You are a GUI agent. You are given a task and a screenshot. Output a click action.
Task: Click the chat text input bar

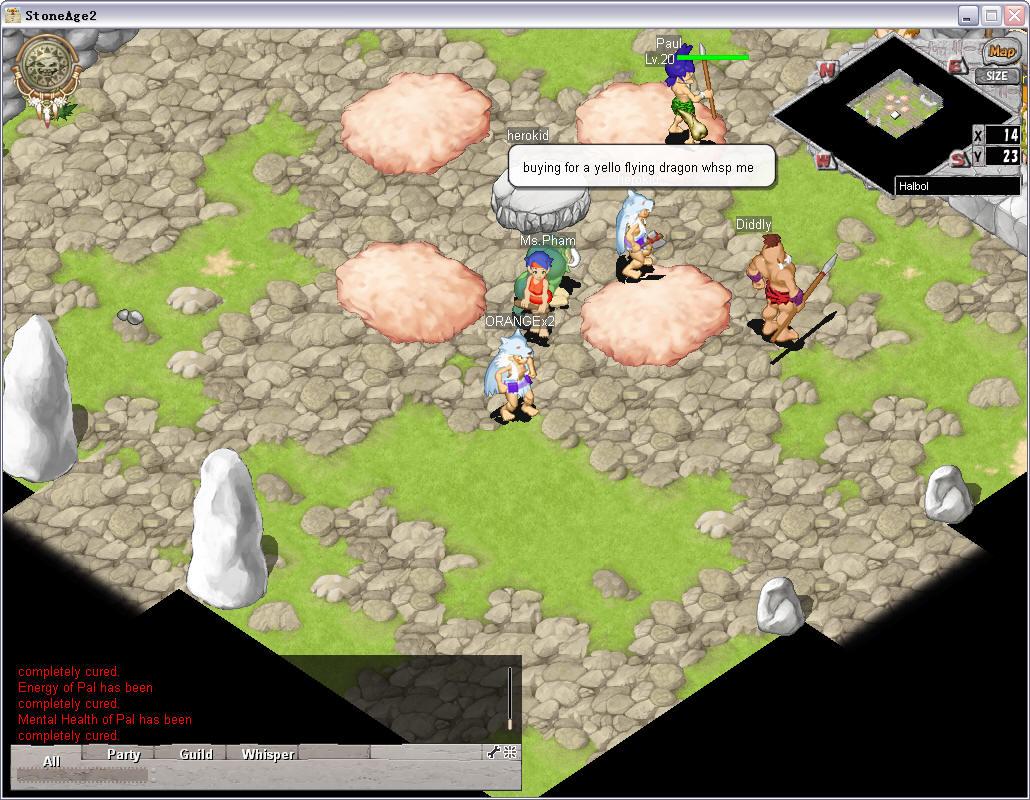tap(83, 775)
